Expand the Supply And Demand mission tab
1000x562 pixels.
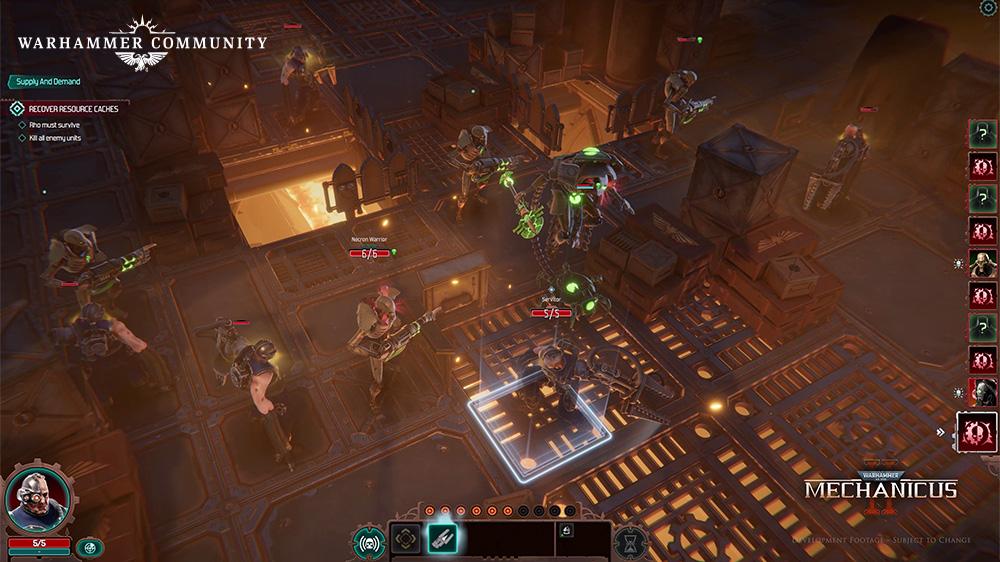coord(46,81)
